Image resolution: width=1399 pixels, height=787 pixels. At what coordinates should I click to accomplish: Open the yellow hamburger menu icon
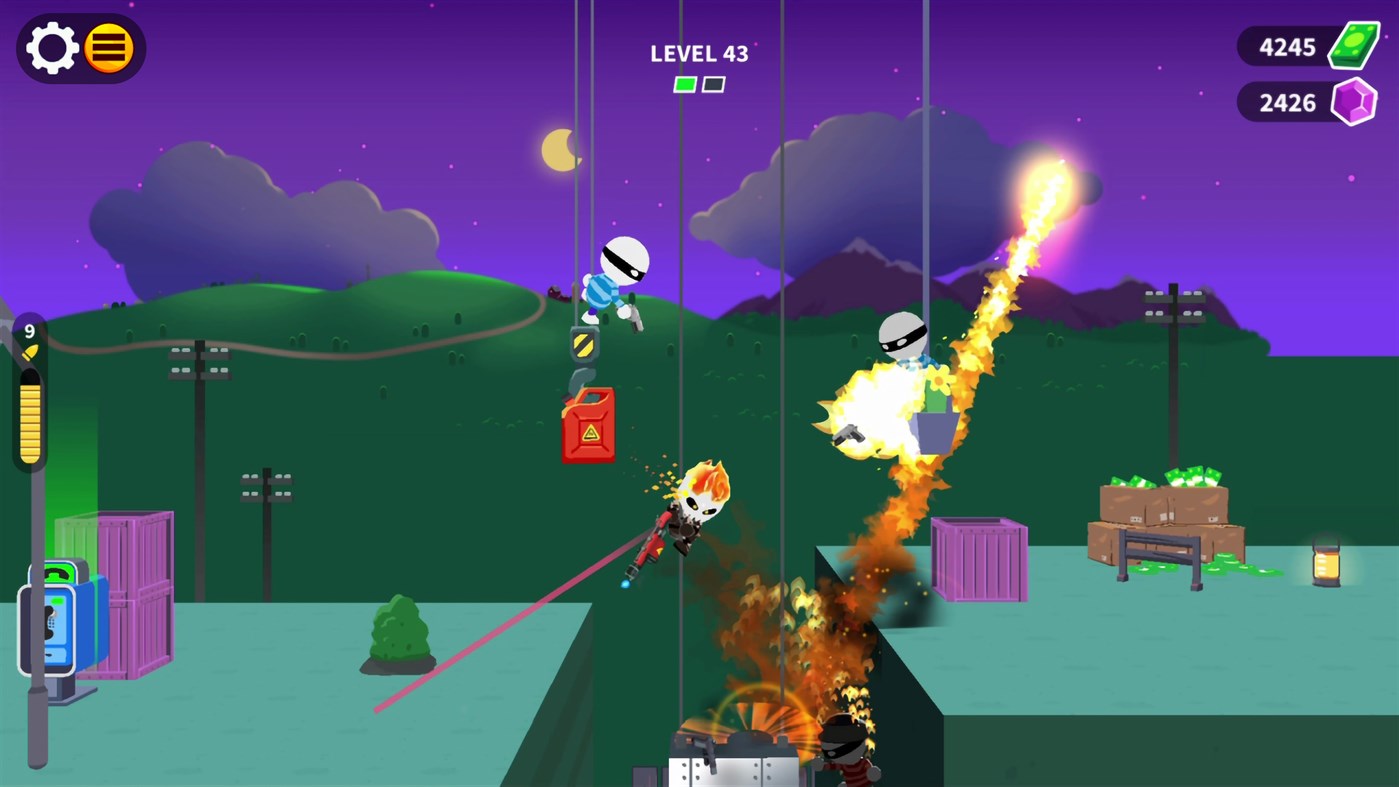click(110, 47)
